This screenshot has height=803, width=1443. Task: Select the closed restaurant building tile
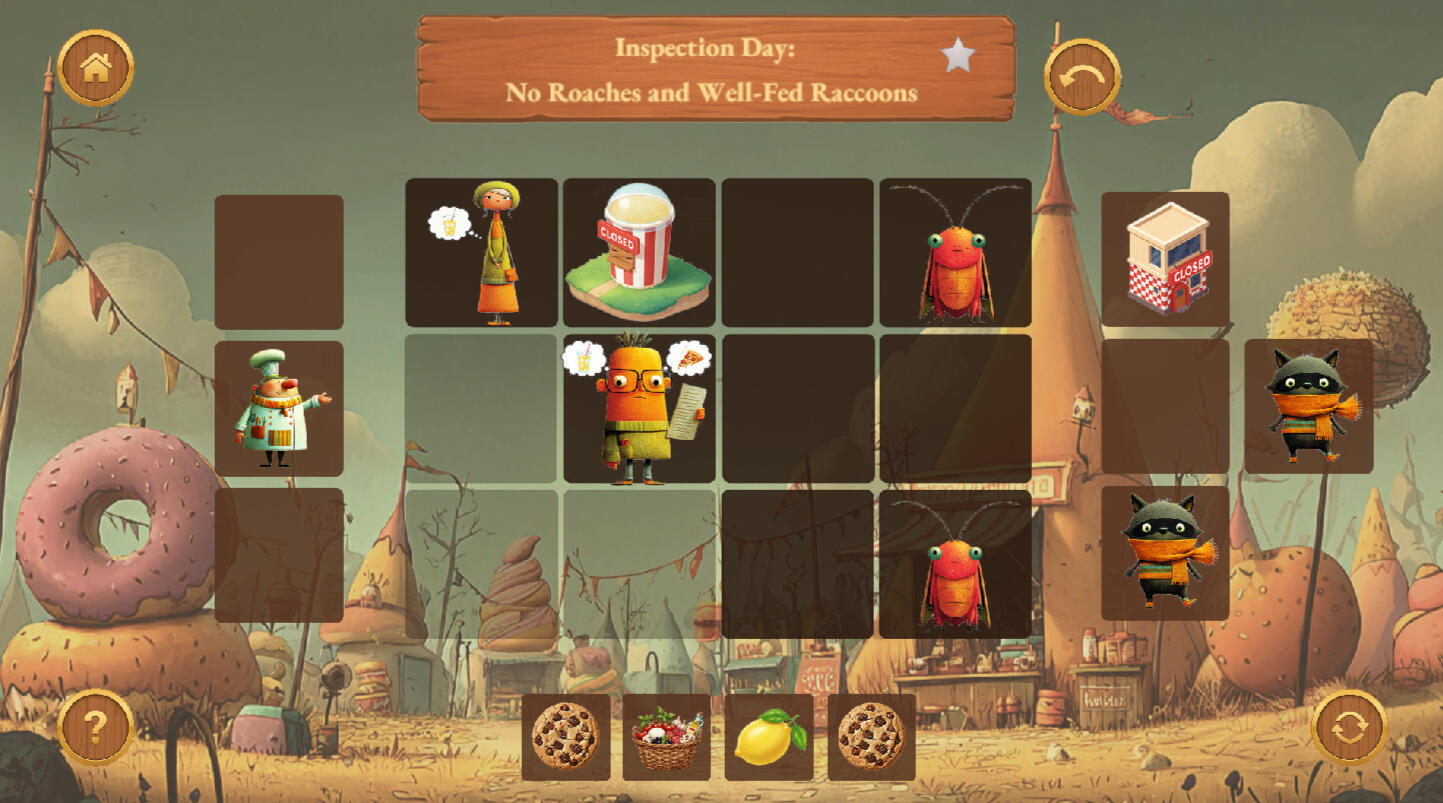(1165, 259)
